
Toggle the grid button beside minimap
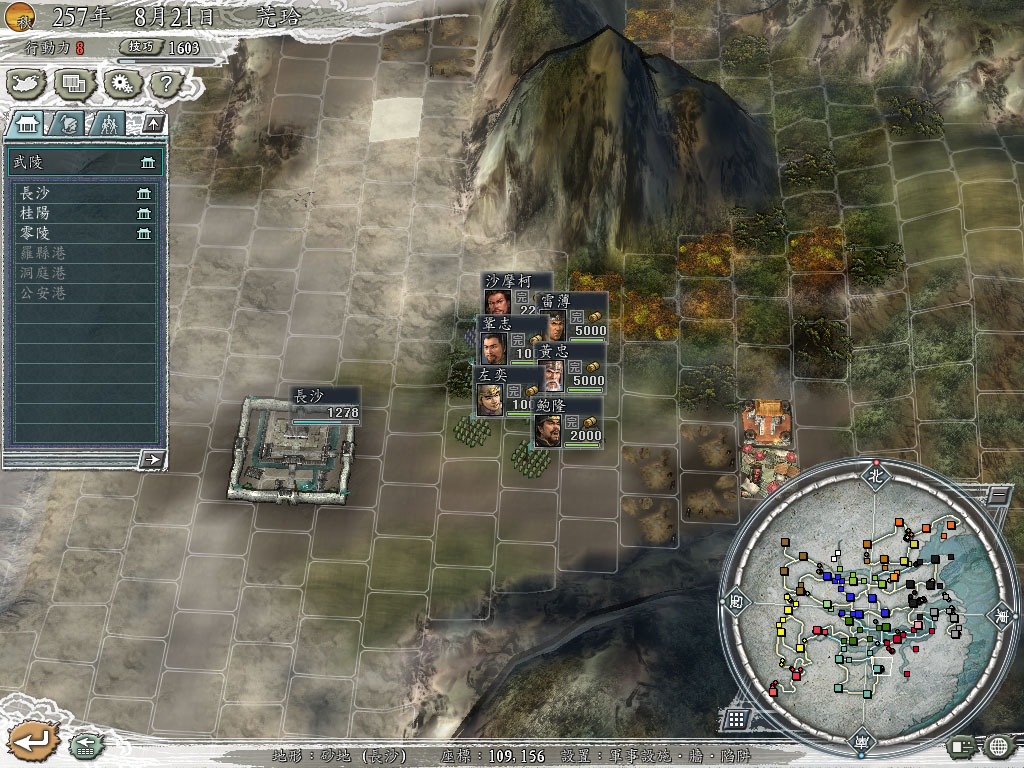[x=735, y=718]
